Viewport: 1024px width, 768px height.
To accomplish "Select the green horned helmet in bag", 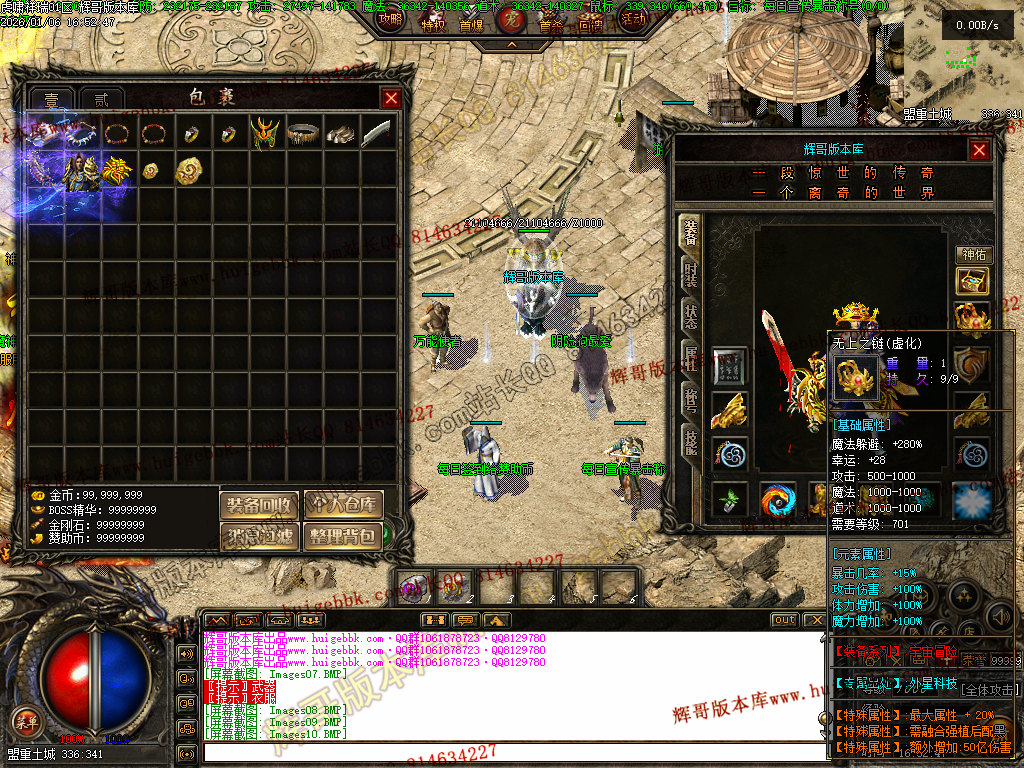I will (x=265, y=133).
